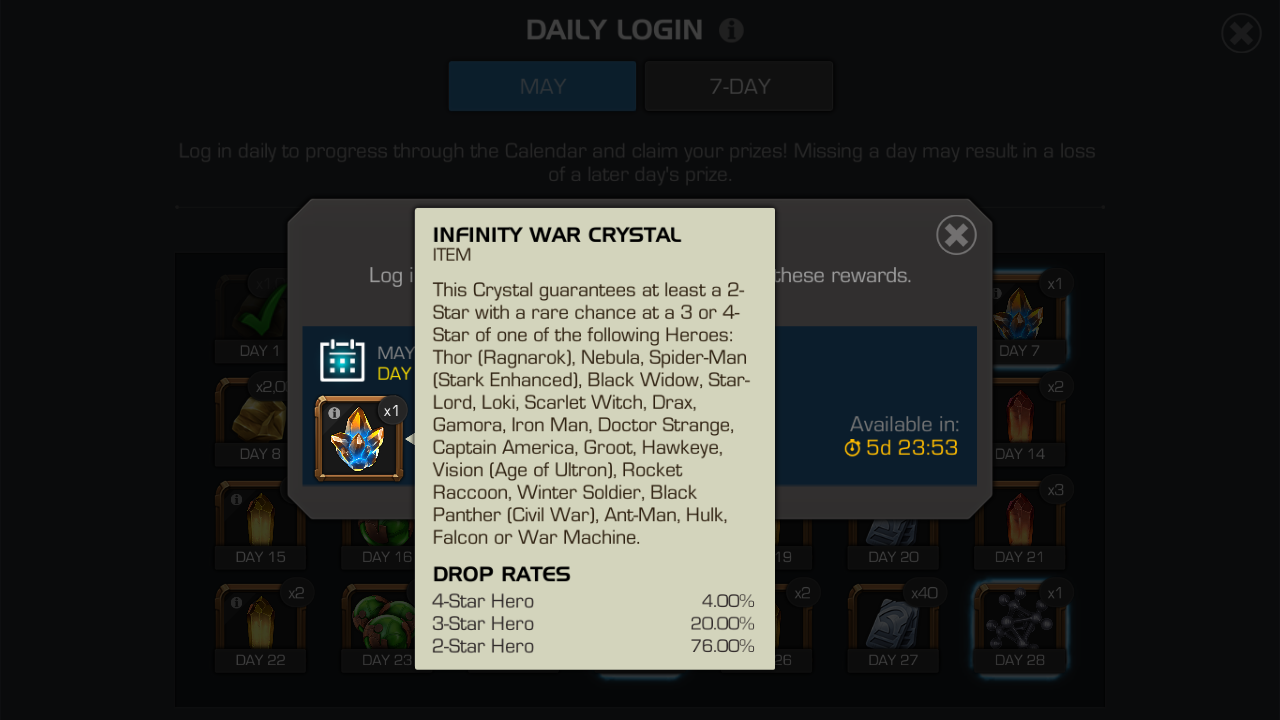Open the Daily Login info icon
The image size is (1280, 720).
tap(731, 30)
